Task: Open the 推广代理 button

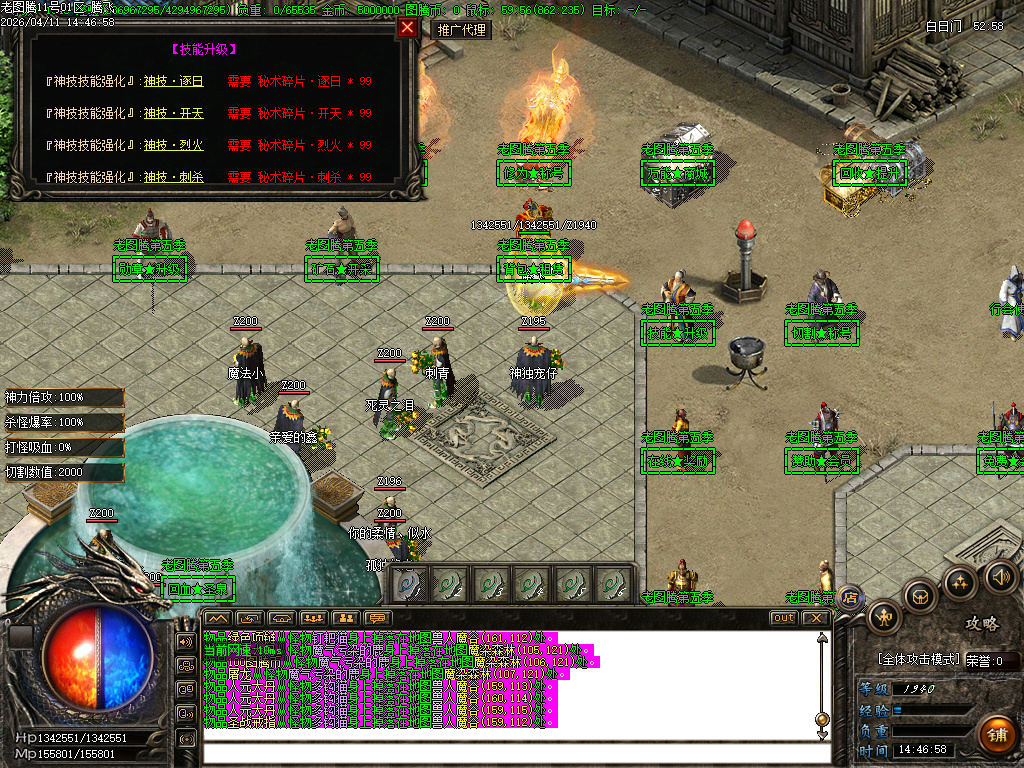Action: tap(462, 30)
